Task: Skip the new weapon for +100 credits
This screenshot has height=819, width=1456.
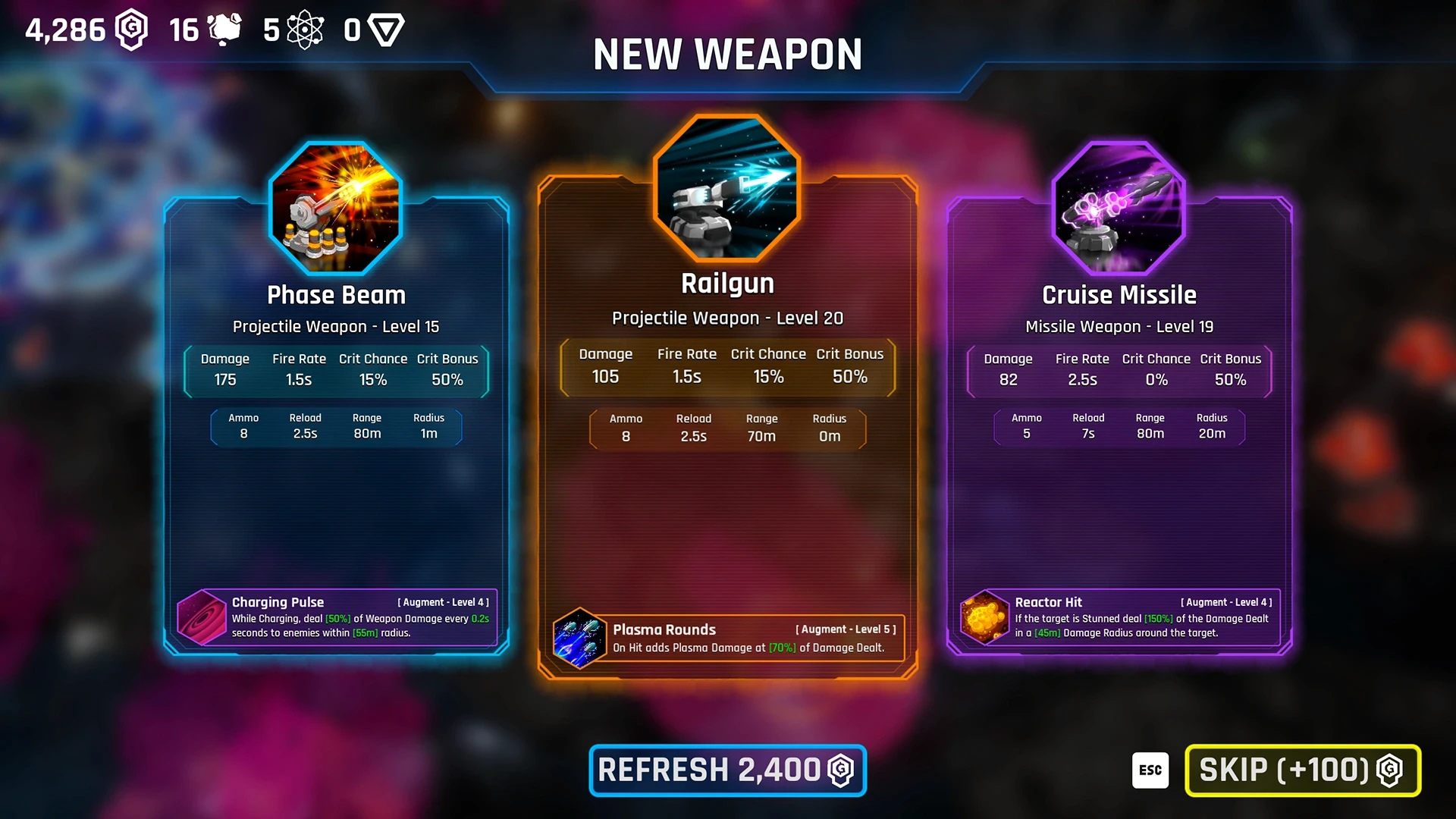Action: click(x=1302, y=770)
